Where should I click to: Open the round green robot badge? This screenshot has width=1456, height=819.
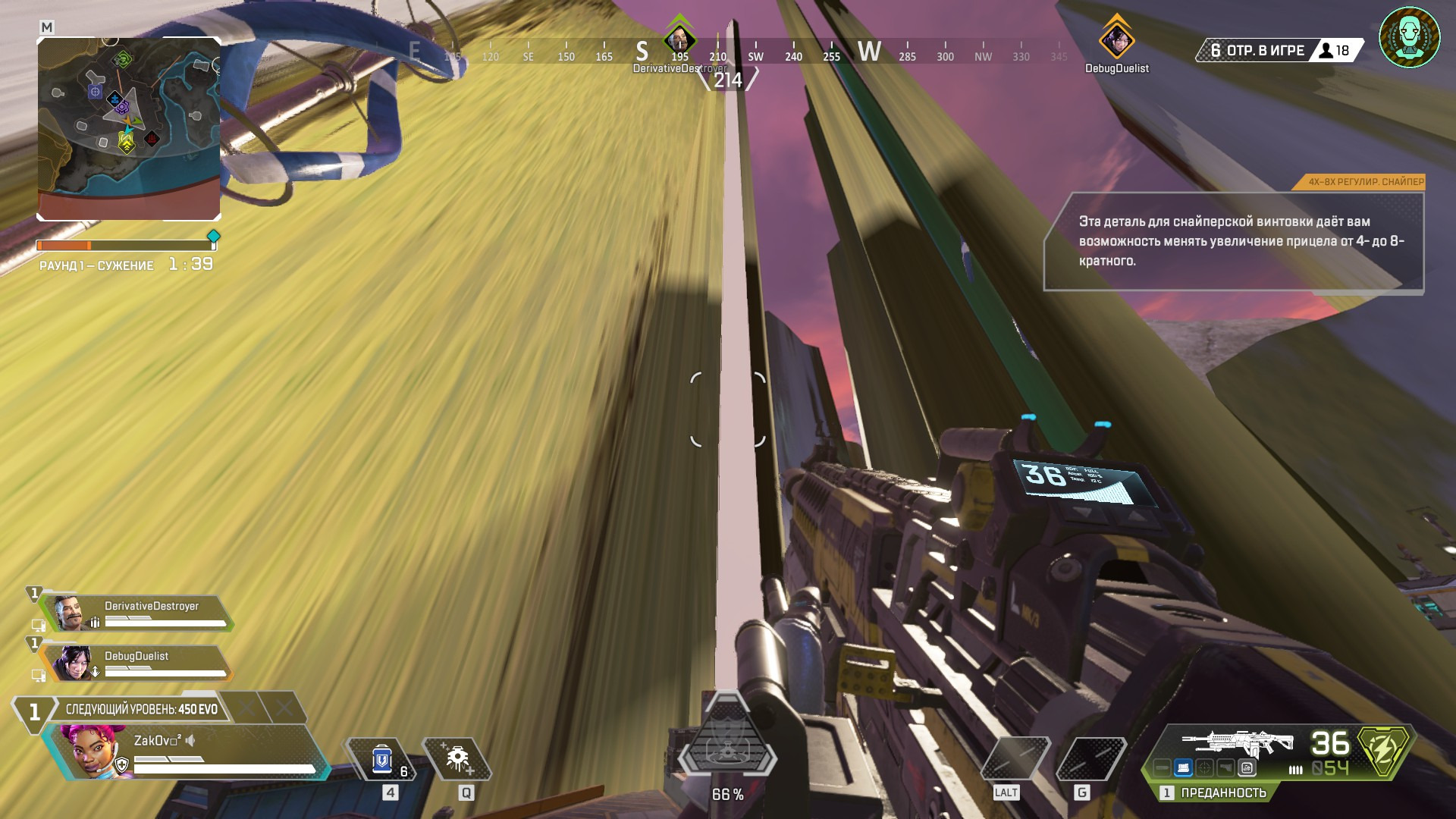pos(1409,38)
